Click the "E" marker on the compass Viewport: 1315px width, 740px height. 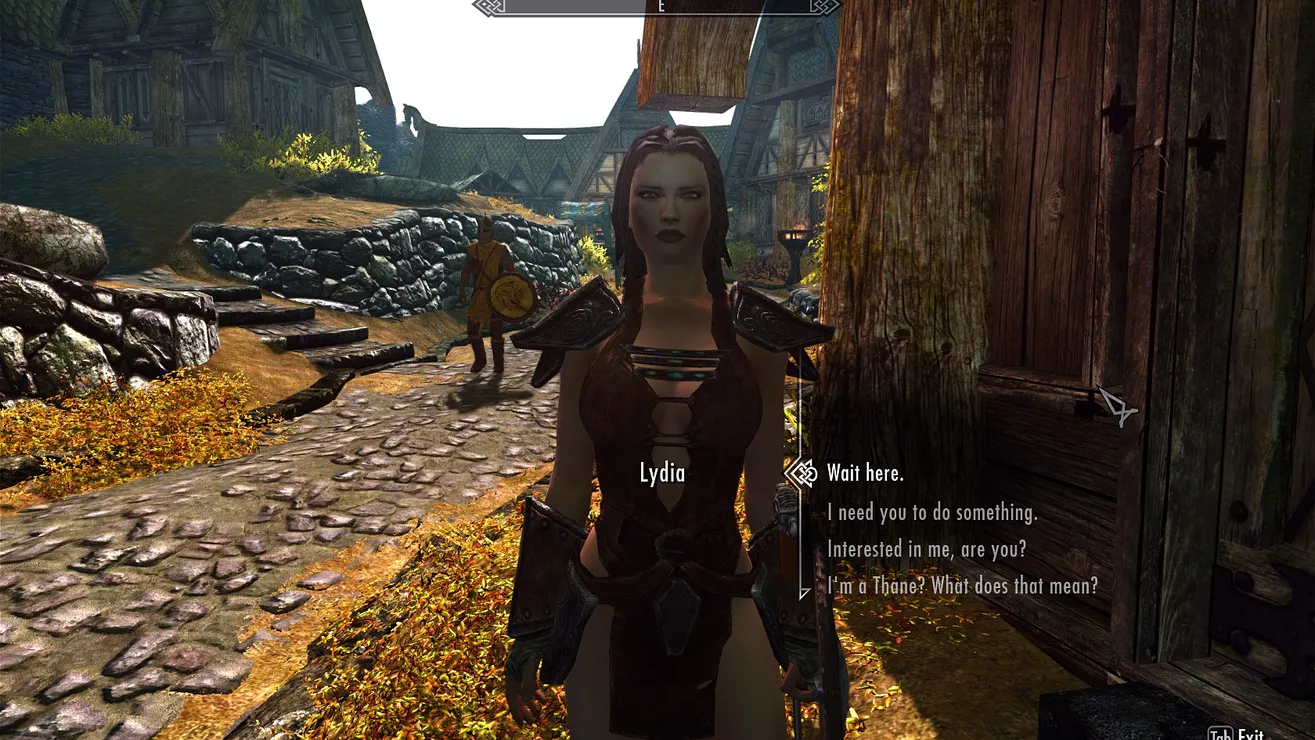(660, 6)
